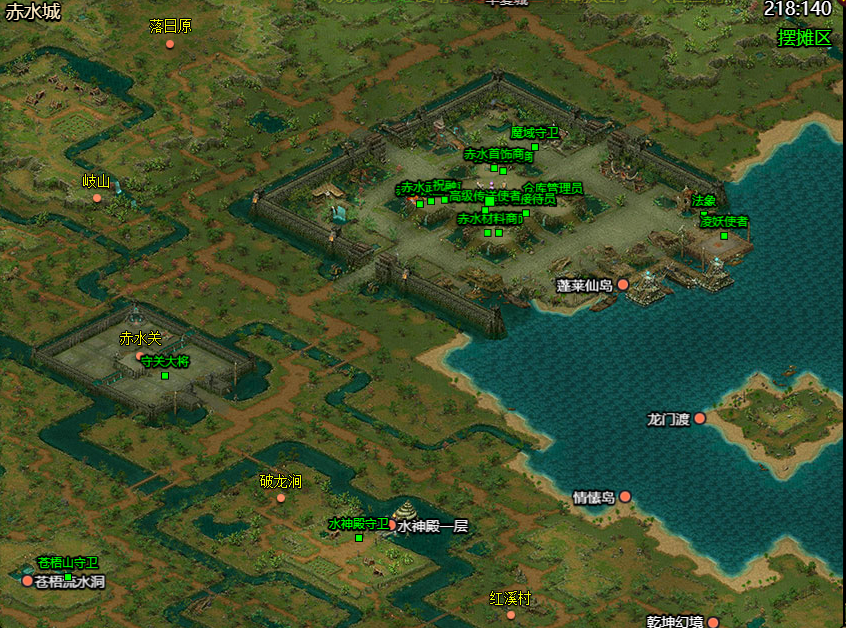Select the 落日原 map marker

[x=170, y=44]
